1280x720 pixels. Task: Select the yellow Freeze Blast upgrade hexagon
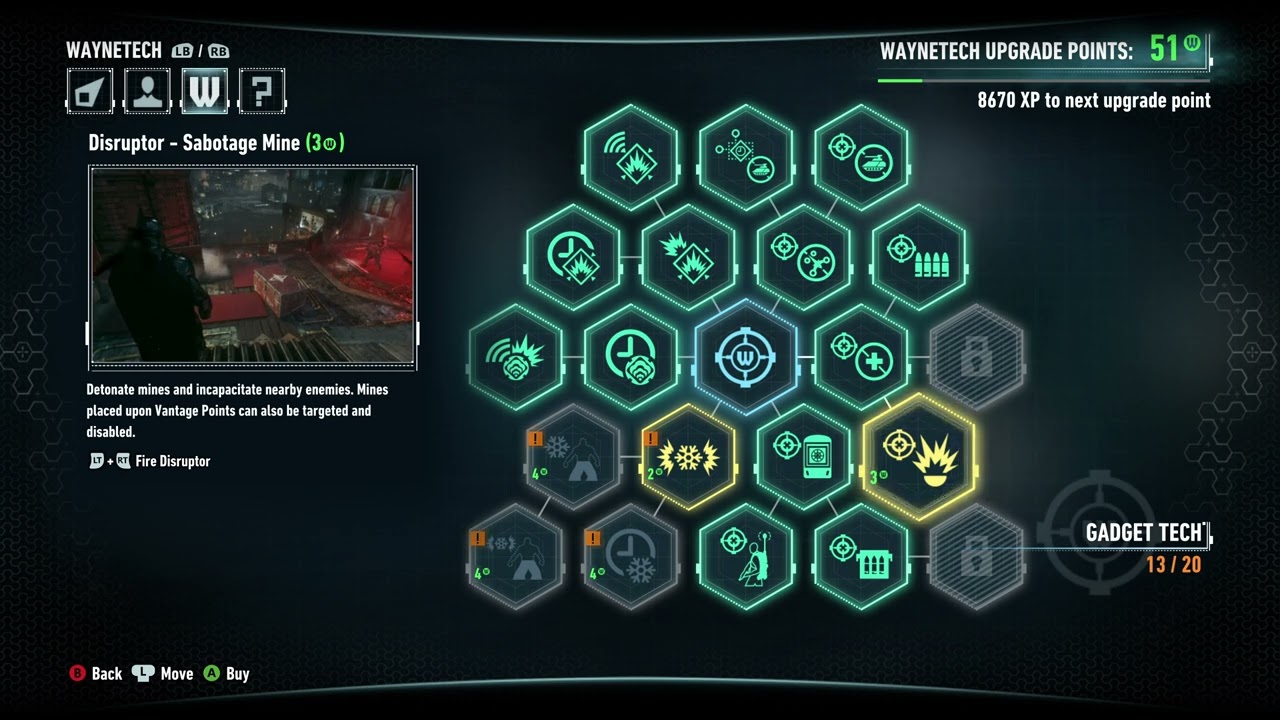coord(688,457)
